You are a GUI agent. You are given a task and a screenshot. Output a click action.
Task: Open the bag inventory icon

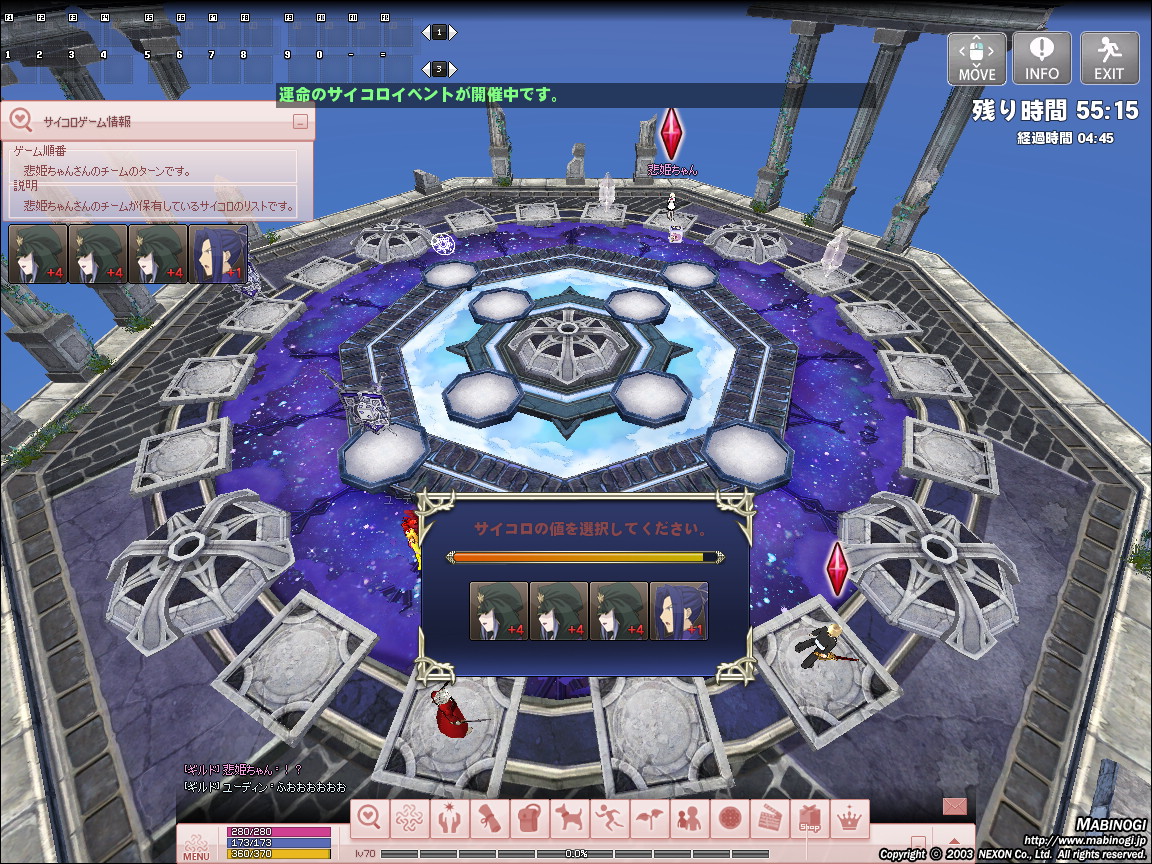click(530, 819)
